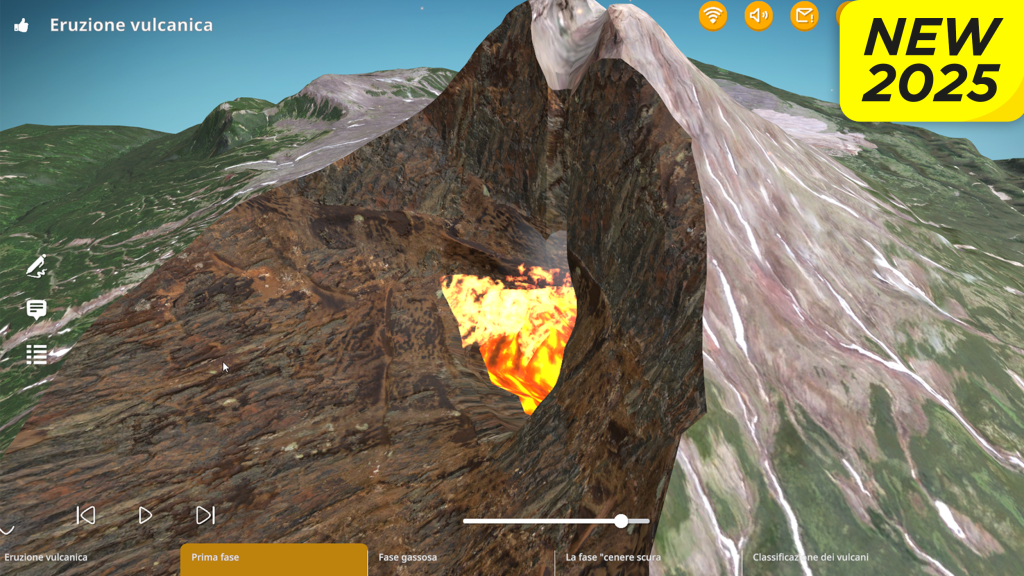Activate the pencil drawing tool
The height and width of the screenshot is (576, 1024).
37,266
